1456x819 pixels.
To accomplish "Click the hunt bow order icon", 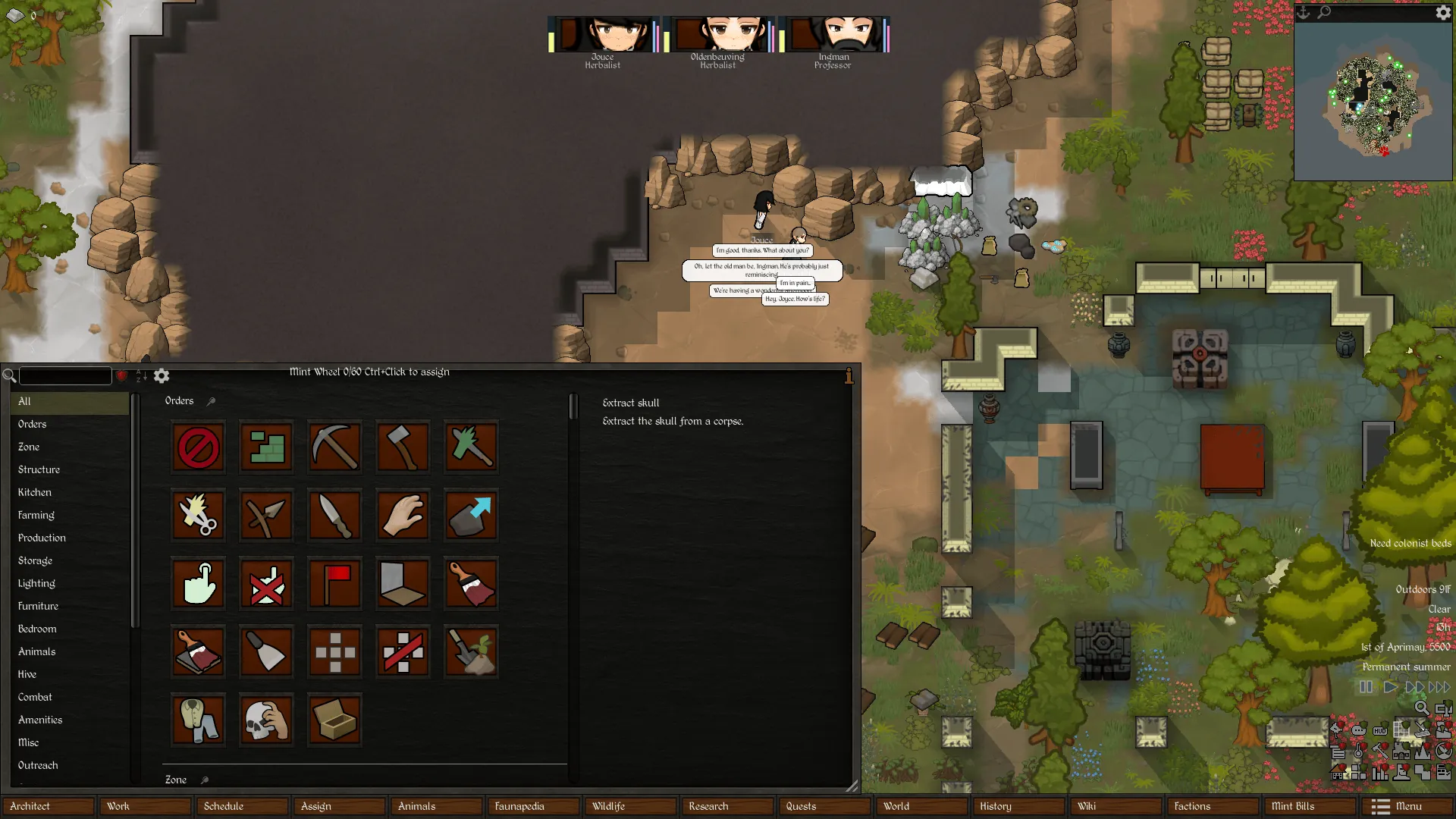I will [266, 516].
